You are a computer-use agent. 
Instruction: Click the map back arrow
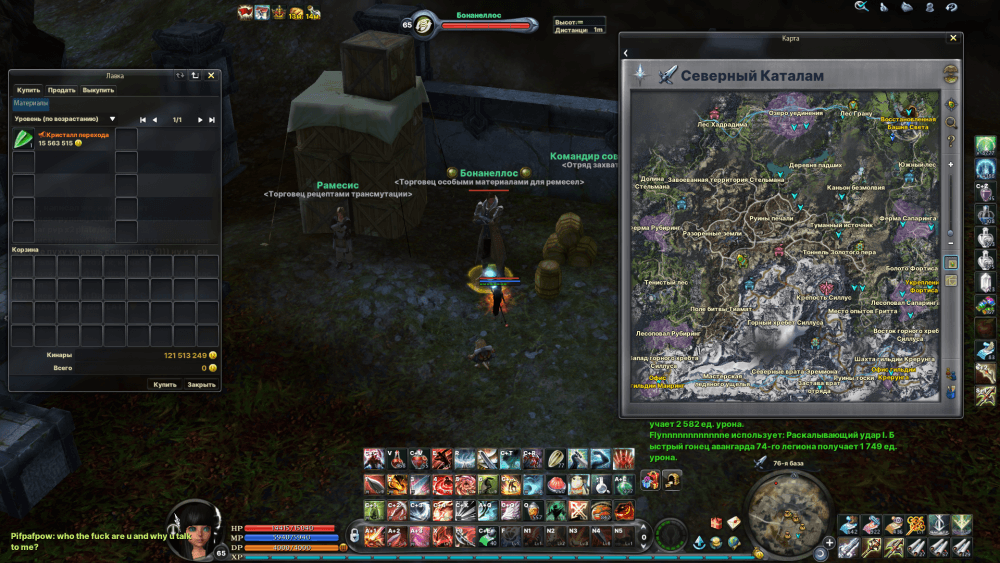(x=626, y=52)
